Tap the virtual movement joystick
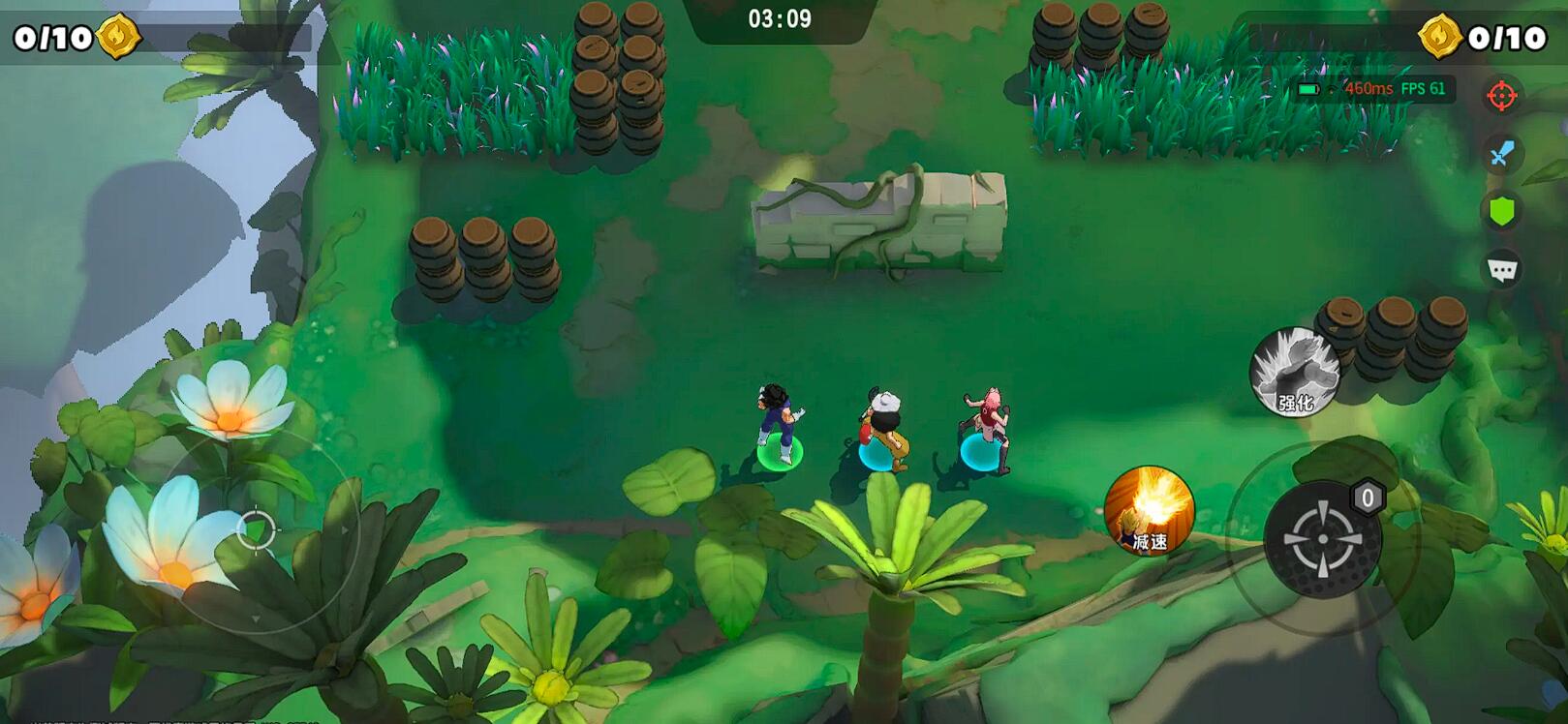Image resolution: width=1568 pixels, height=724 pixels. pyautogui.click(x=256, y=530)
